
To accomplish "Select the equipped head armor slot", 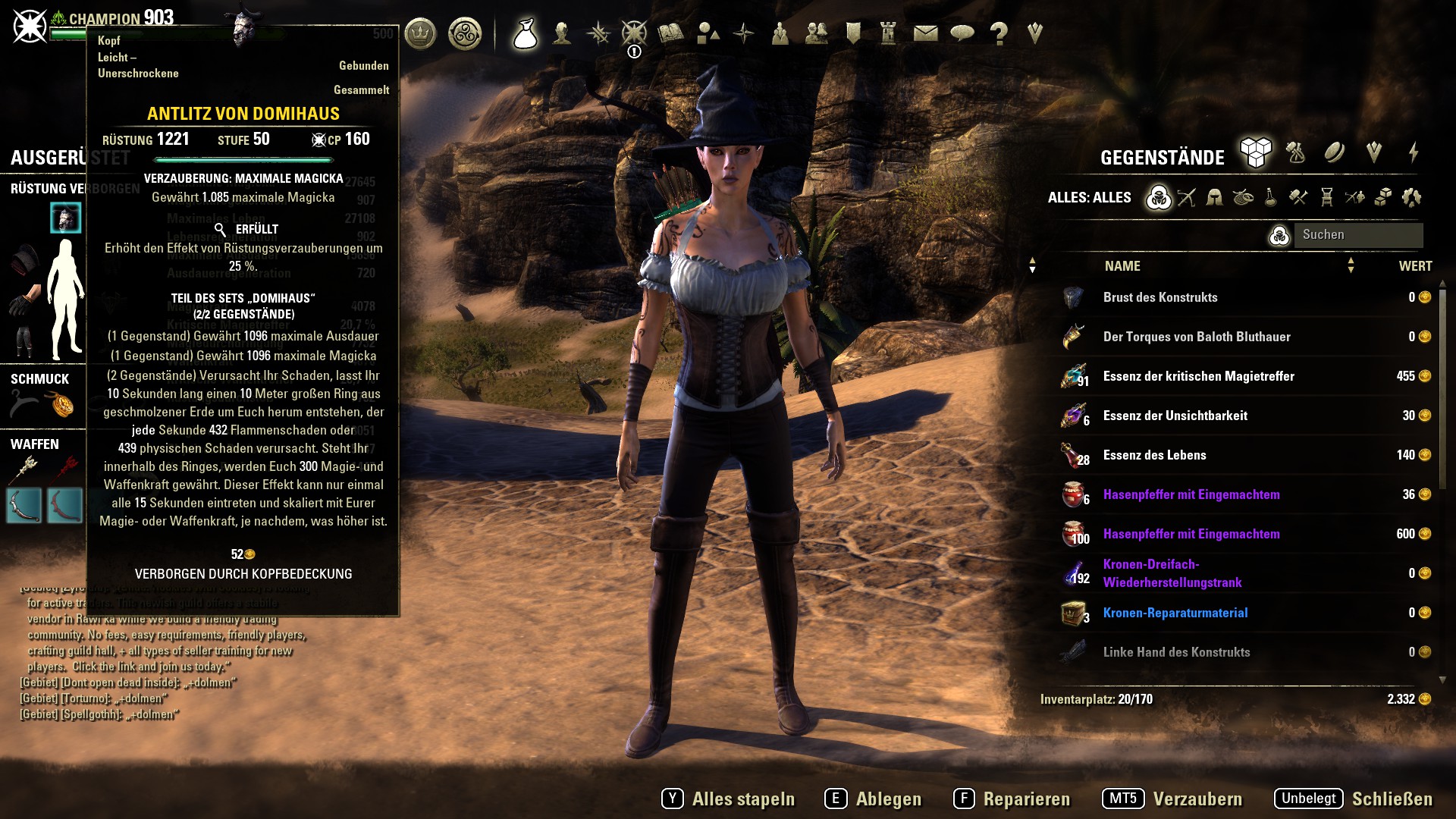I will pyautogui.click(x=66, y=218).
